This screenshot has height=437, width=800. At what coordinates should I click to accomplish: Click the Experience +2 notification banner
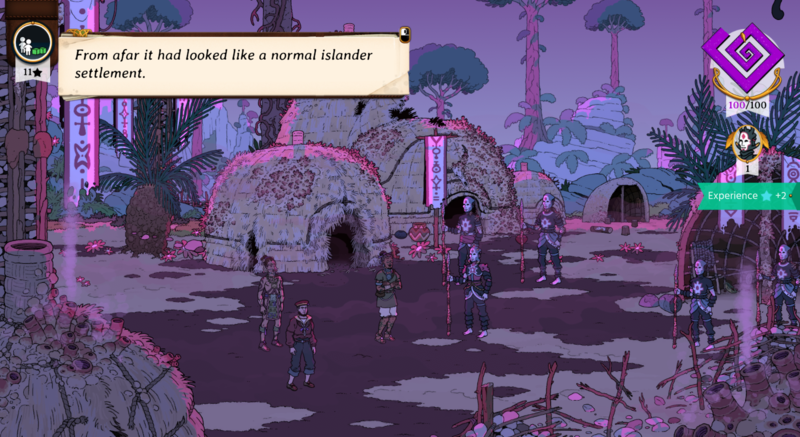pyautogui.click(x=749, y=196)
